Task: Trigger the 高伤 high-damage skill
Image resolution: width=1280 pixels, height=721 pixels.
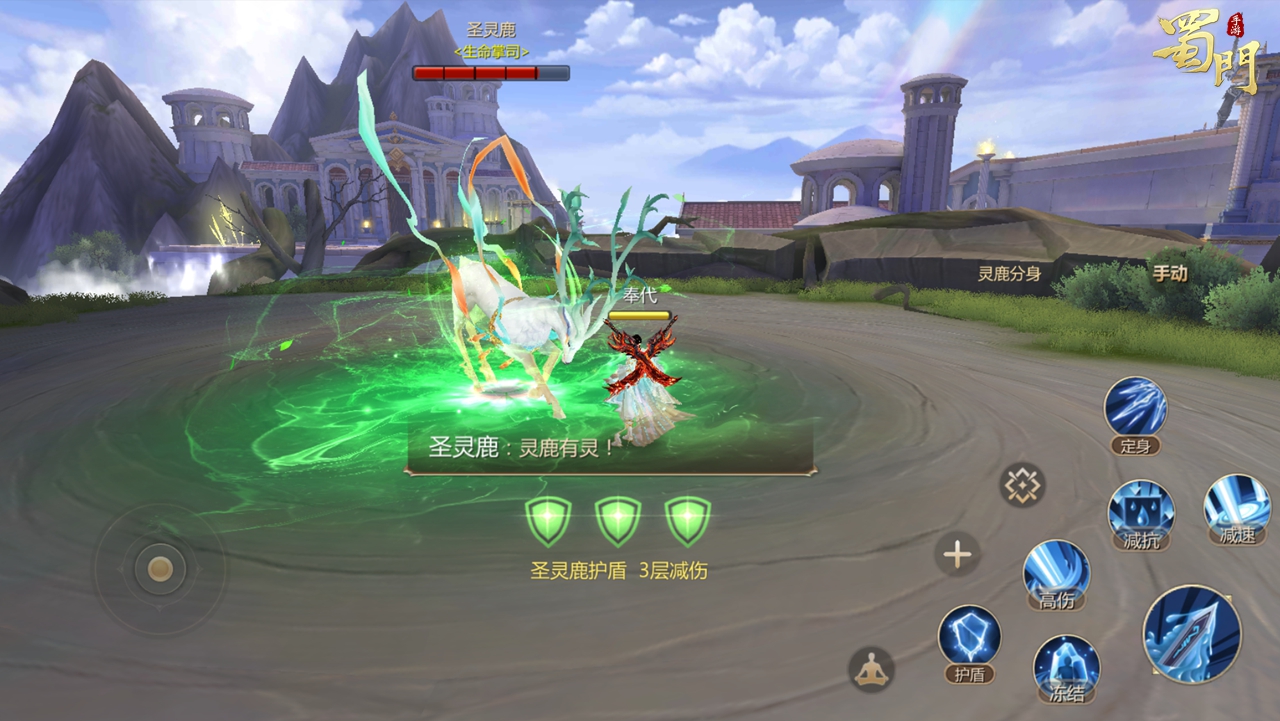Action: [1056, 571]
